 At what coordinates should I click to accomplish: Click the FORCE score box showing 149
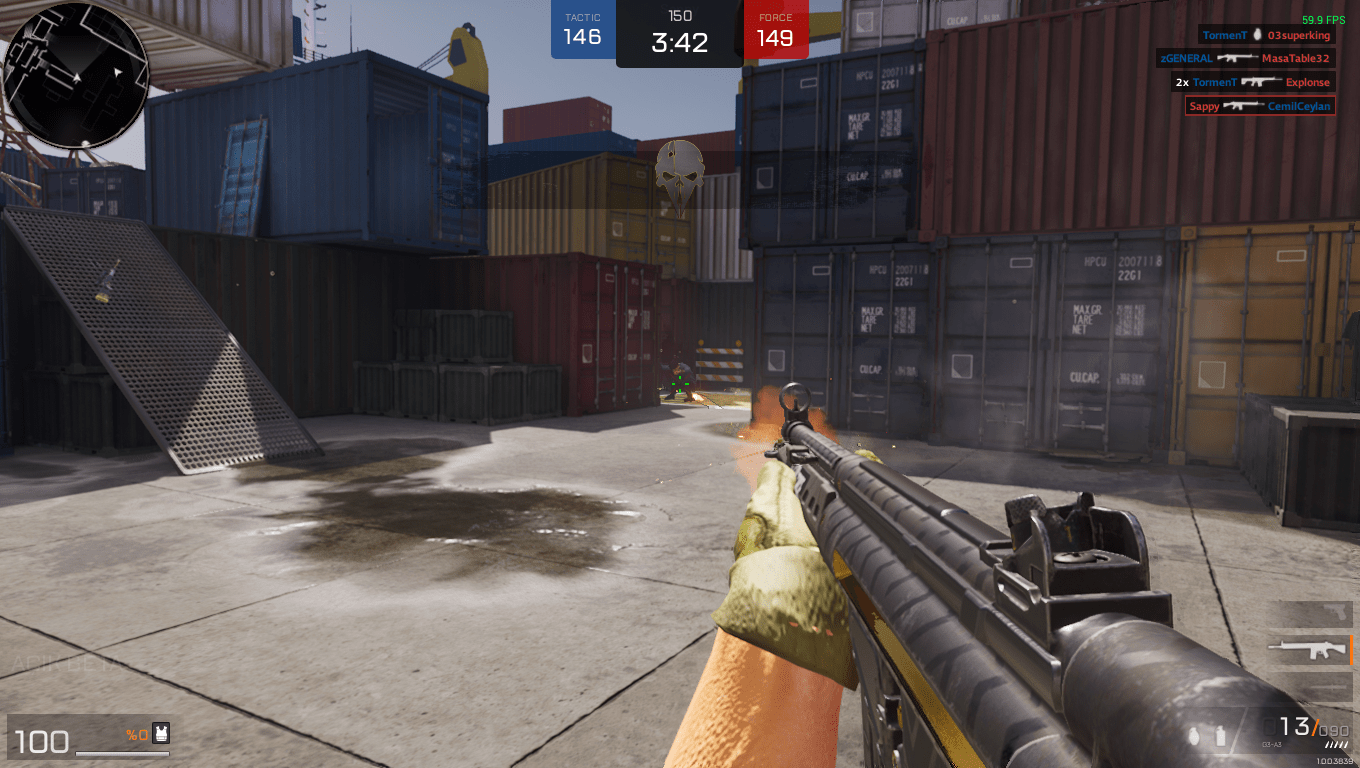point(776,27)
